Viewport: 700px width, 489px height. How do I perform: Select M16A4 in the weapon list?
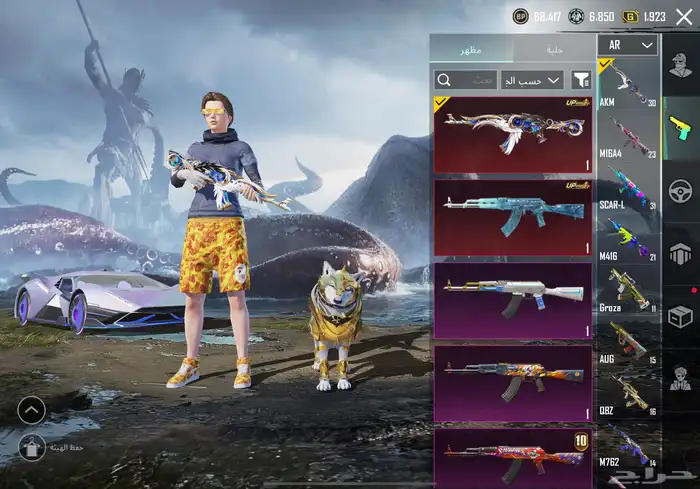pyautogui.click(x=628, y=136)
